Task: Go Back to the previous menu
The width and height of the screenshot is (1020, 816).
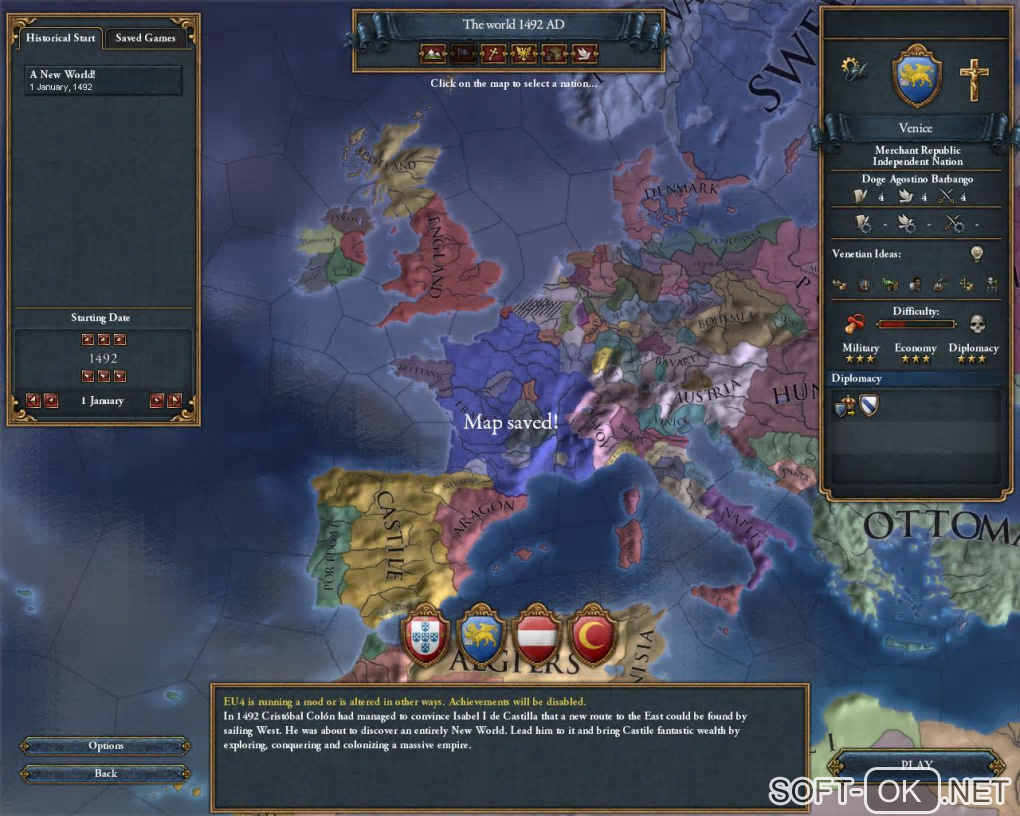Action: point(105,773)
